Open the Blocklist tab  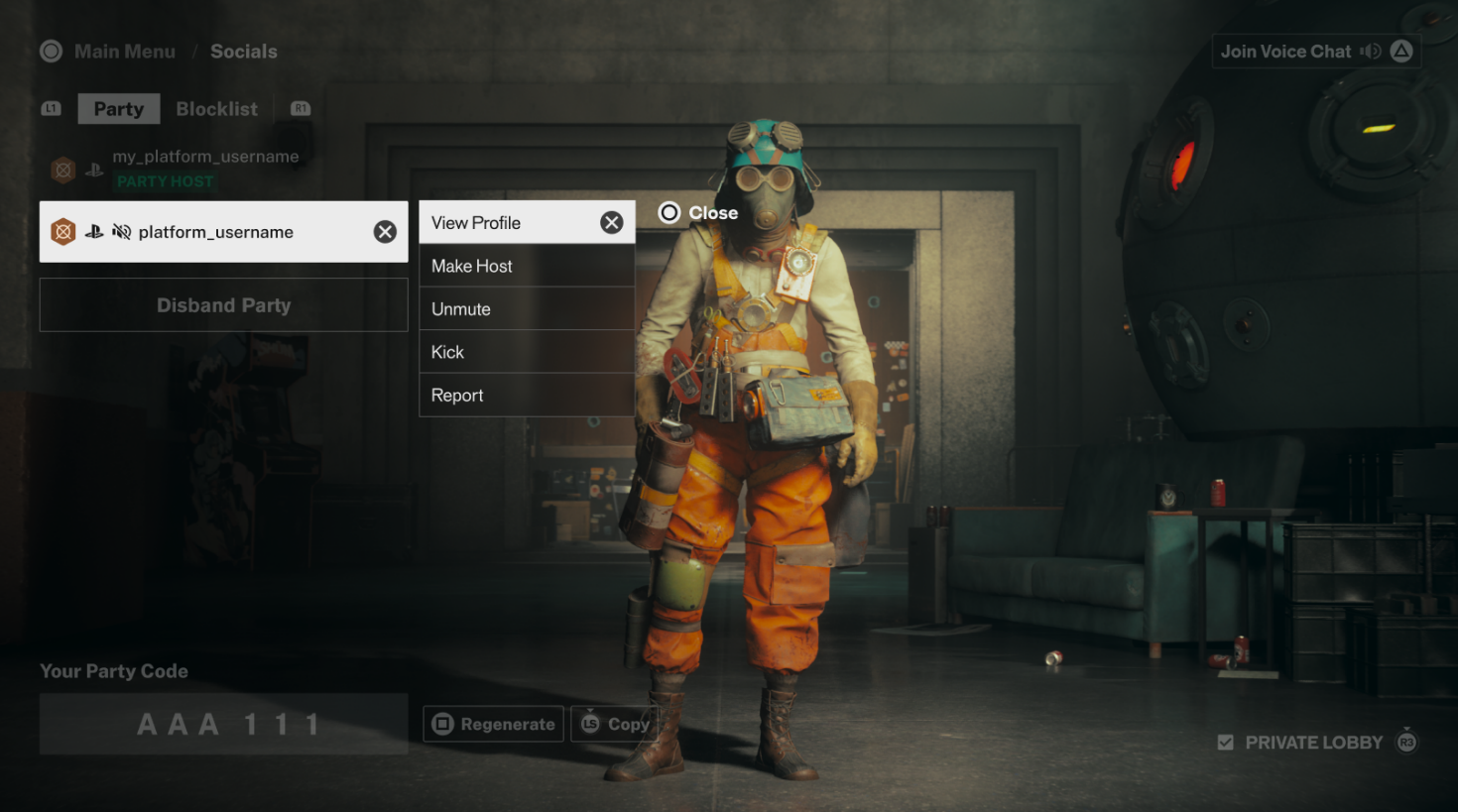point(216,109)
